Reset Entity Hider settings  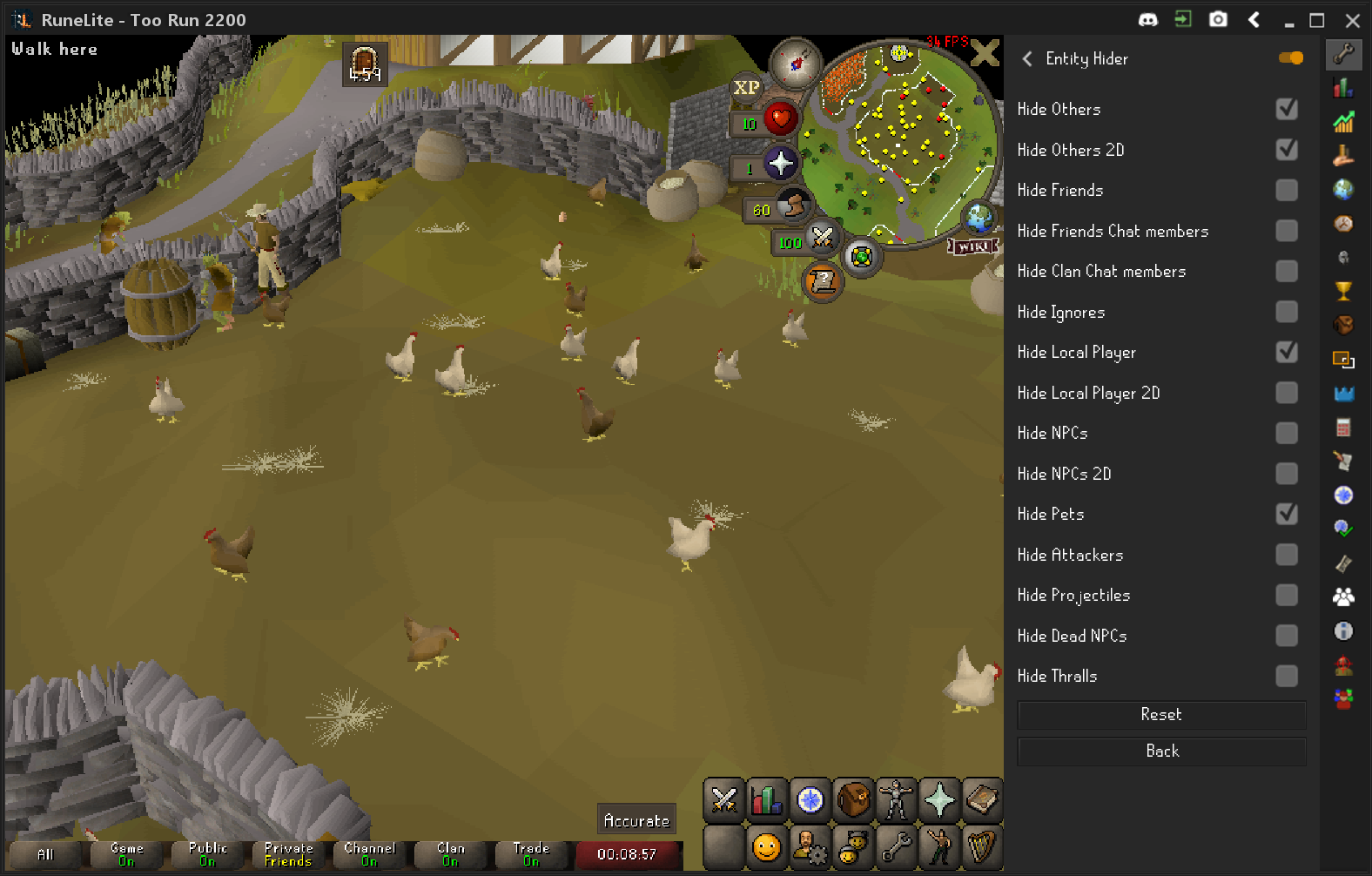(1160, 715)
